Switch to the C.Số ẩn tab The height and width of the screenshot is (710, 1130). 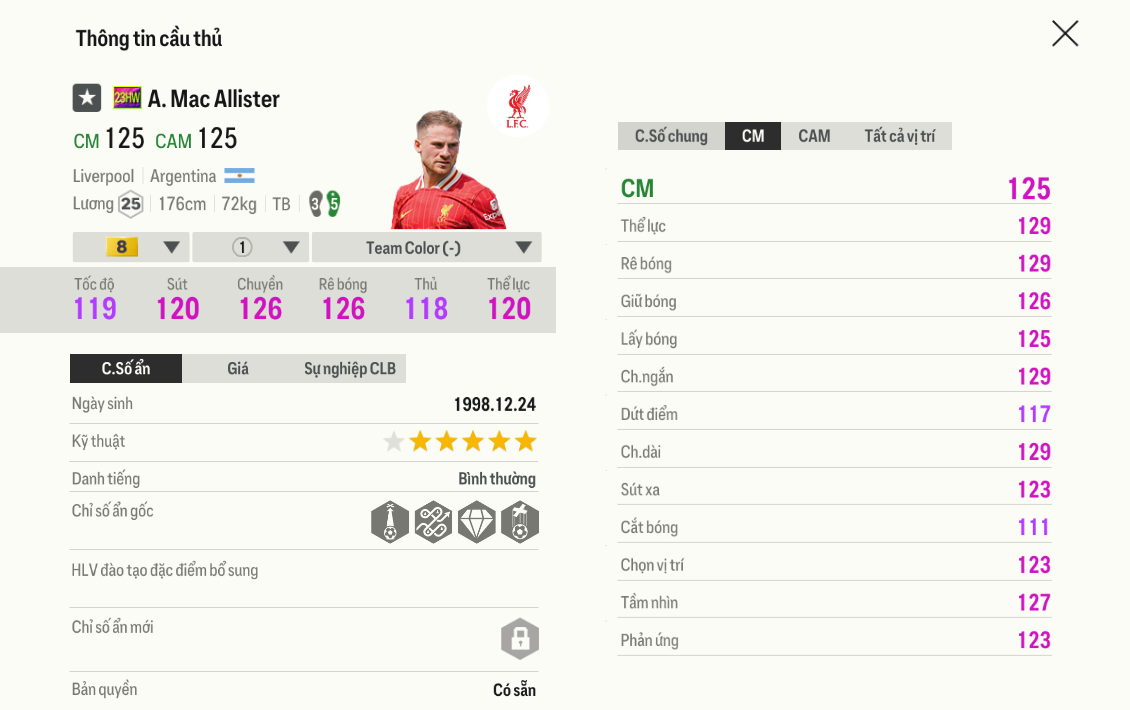[x=126, y=368]
